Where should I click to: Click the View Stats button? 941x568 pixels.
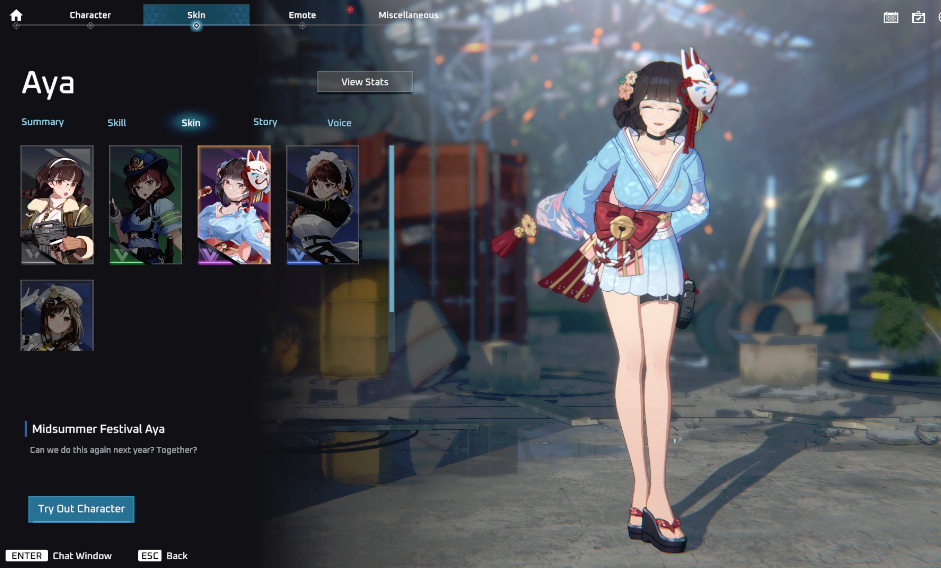365,82
